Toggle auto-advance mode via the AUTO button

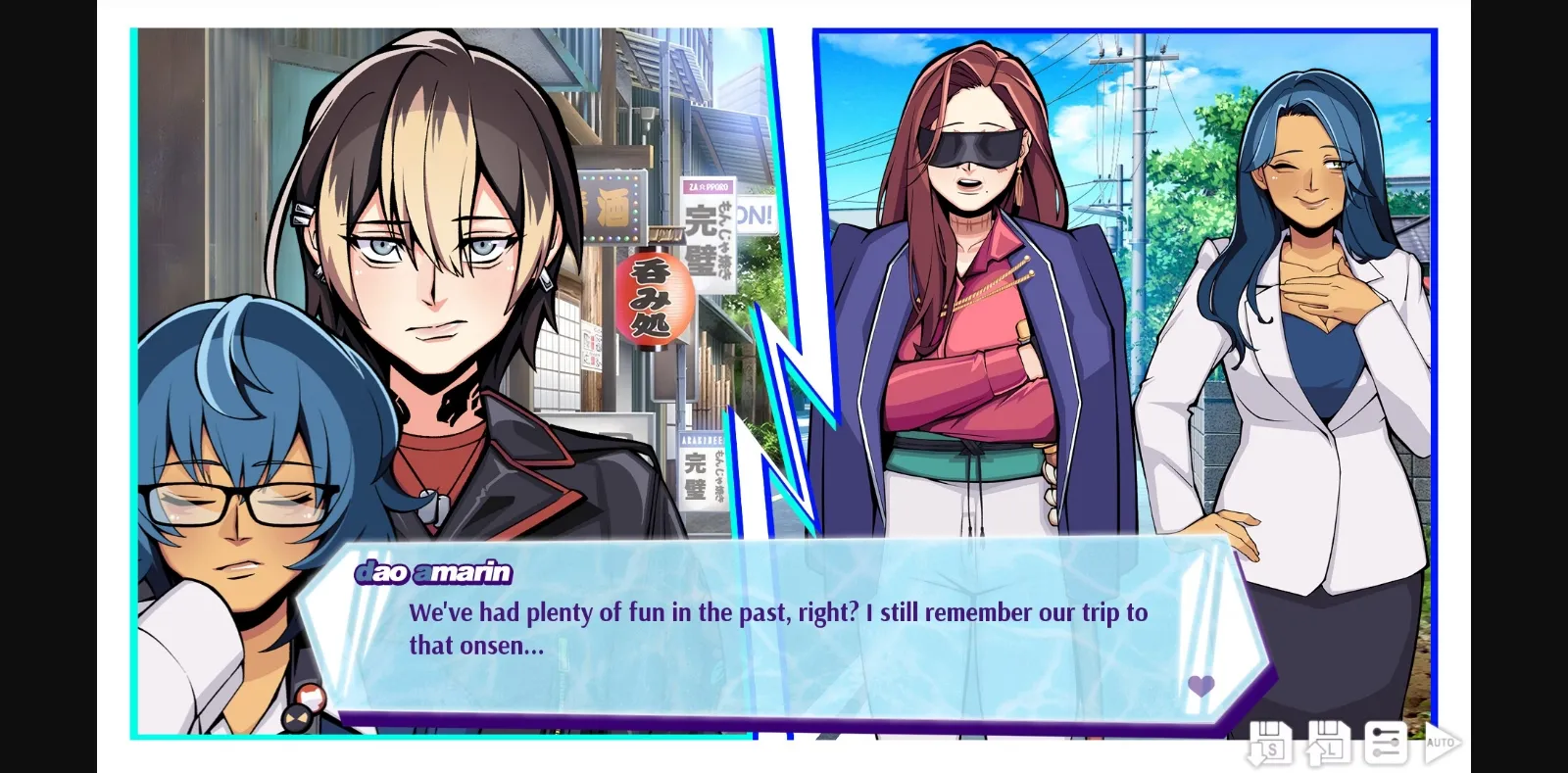(x=1443, y=745)
